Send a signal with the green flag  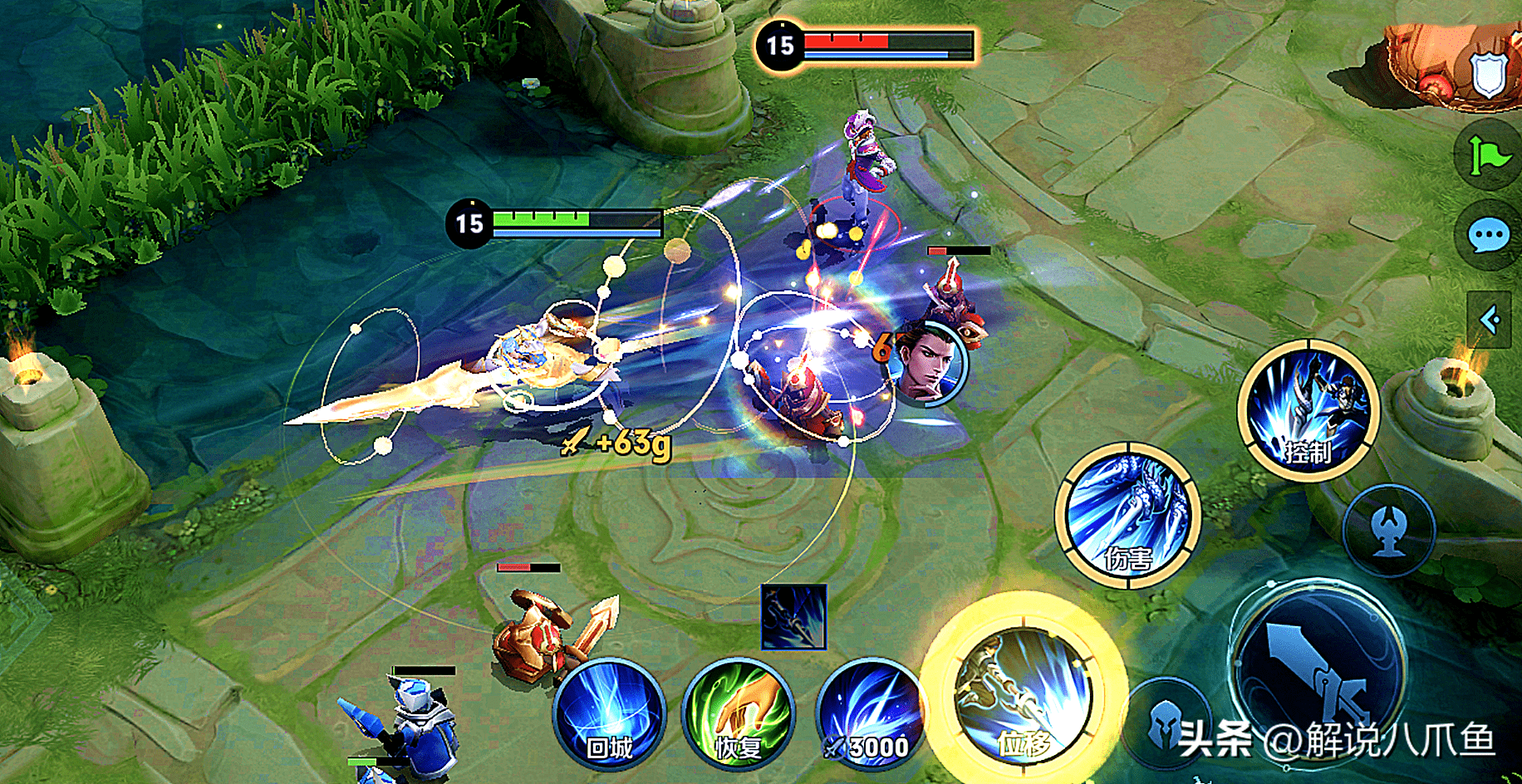(1489, 155)
